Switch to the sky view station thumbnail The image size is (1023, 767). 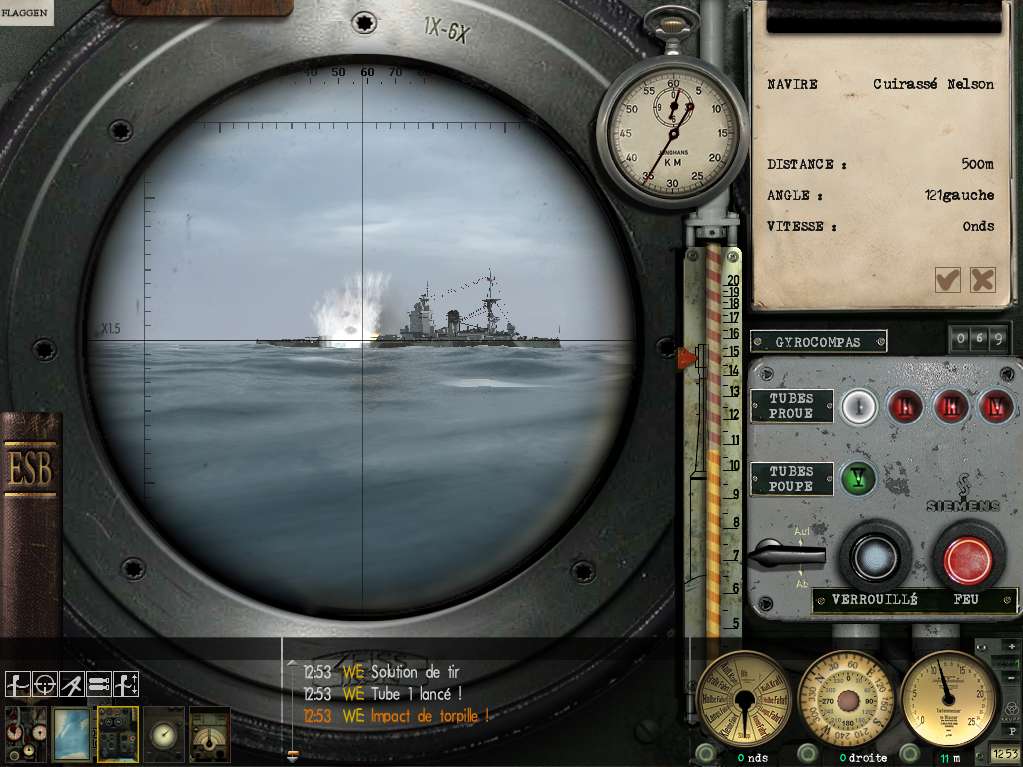click(71, 734)
